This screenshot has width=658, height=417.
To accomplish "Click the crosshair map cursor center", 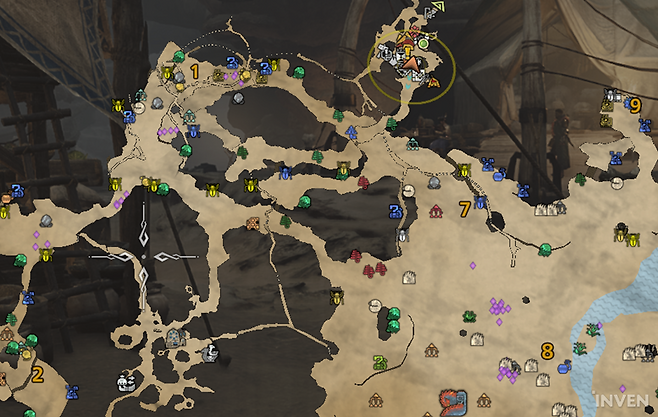I will click(x=143, y=257).
